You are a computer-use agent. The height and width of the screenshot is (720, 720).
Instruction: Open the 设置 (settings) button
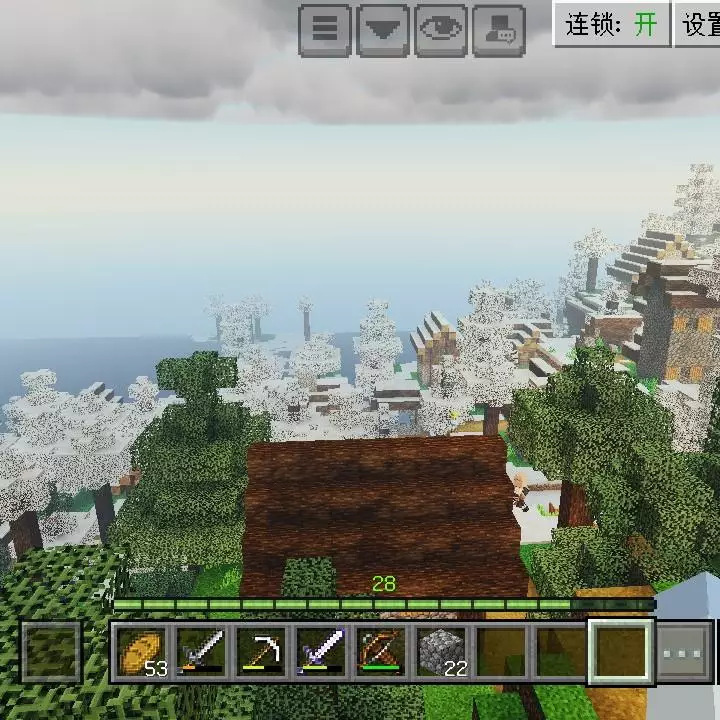(x=700, y=24)
